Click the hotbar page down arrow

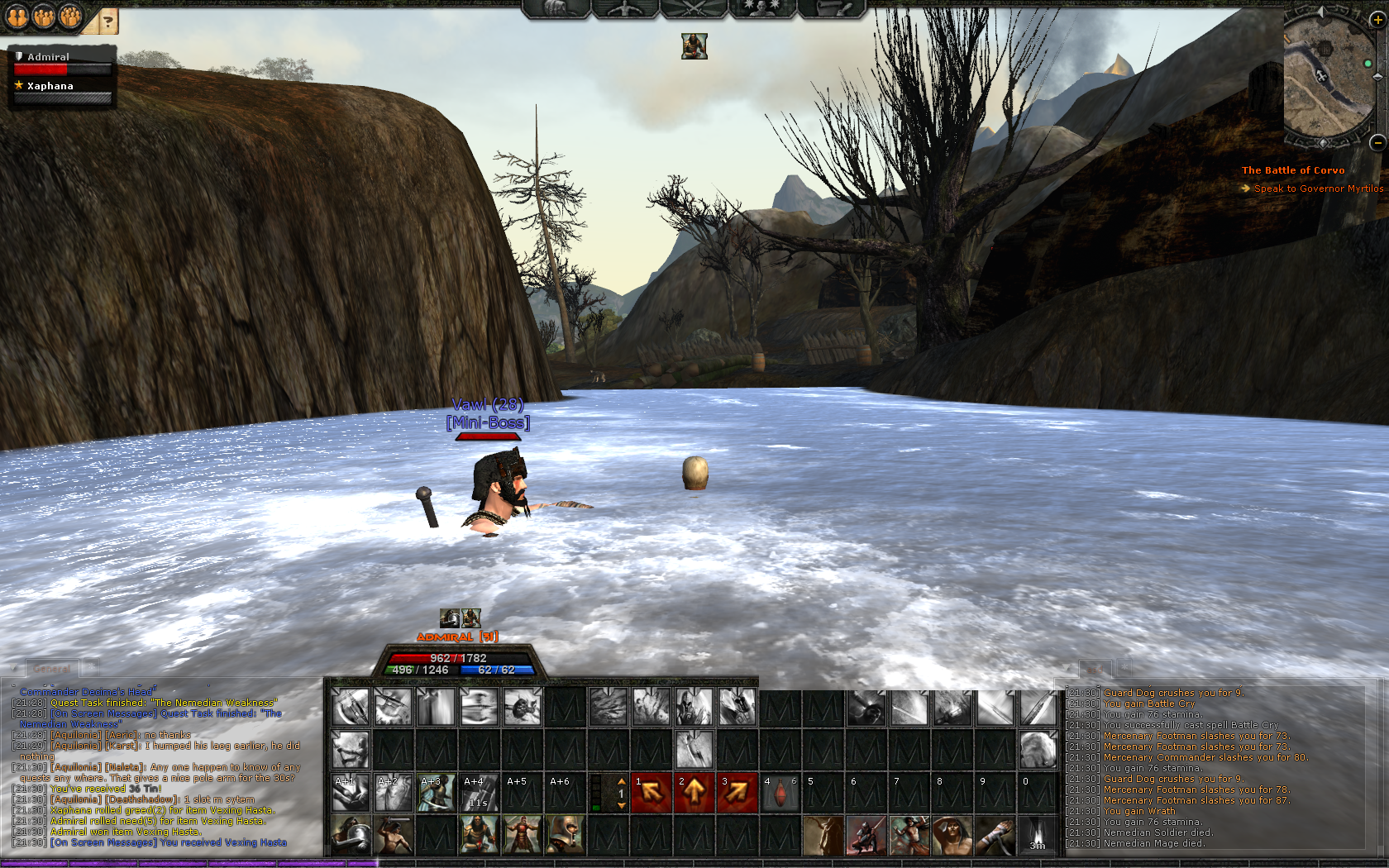pos(622,805)
